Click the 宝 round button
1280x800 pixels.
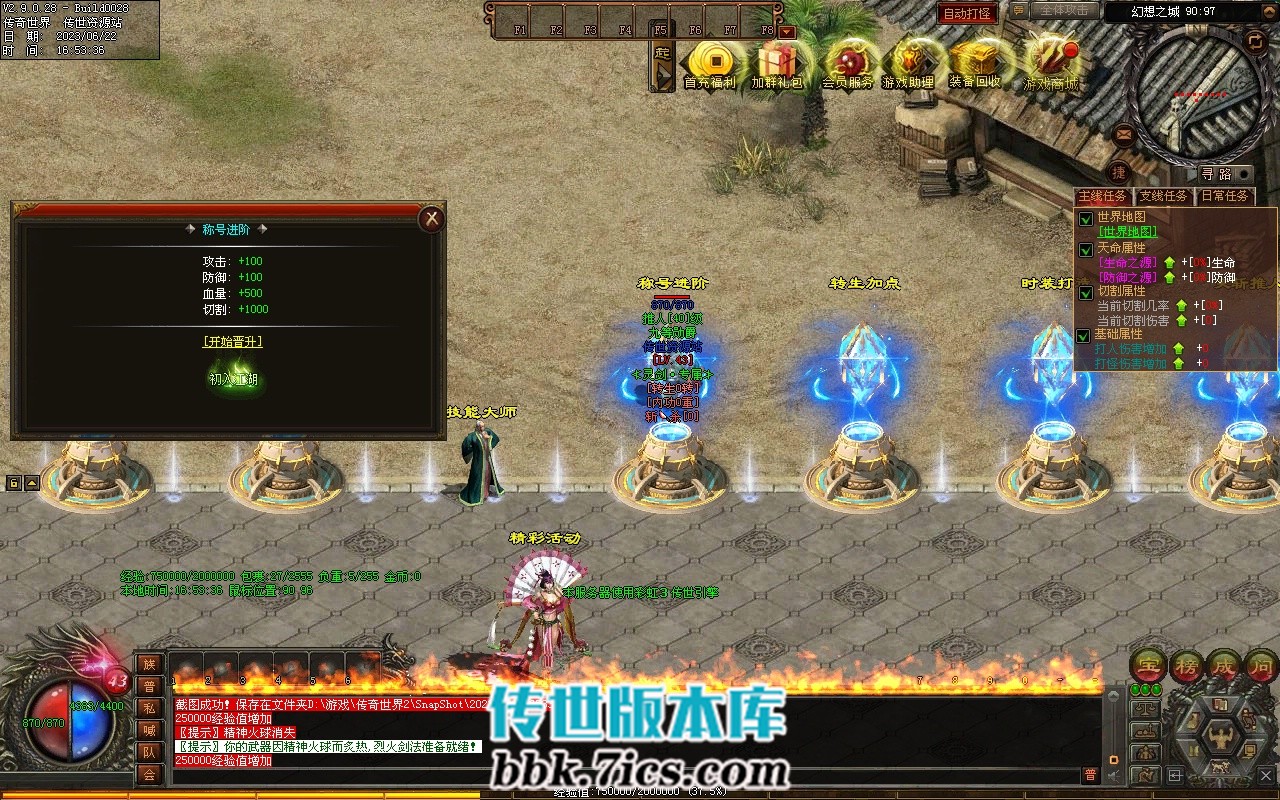[1149, 665]
